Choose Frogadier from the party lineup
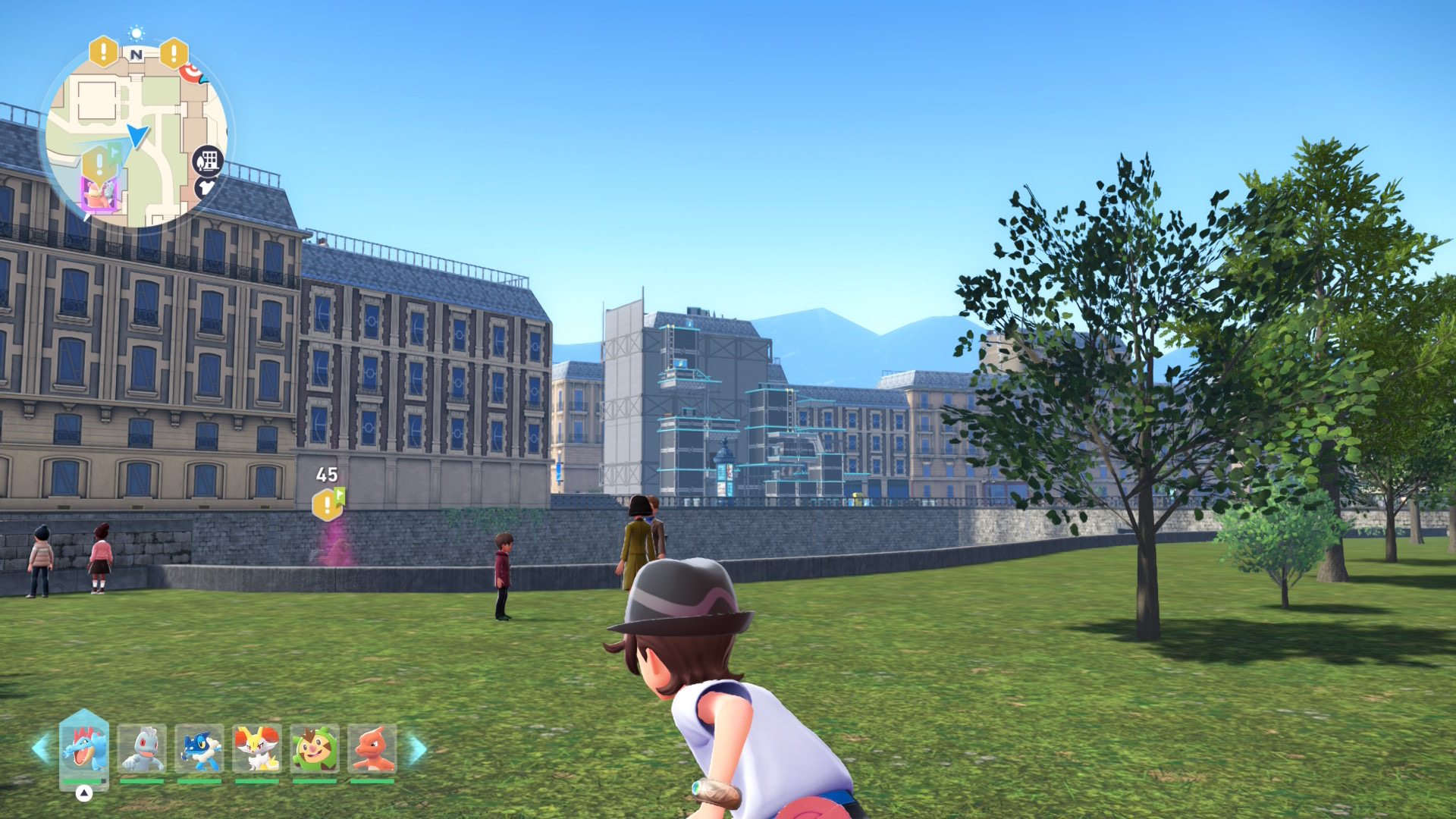 pyautogui.click(x=199, y=748)
